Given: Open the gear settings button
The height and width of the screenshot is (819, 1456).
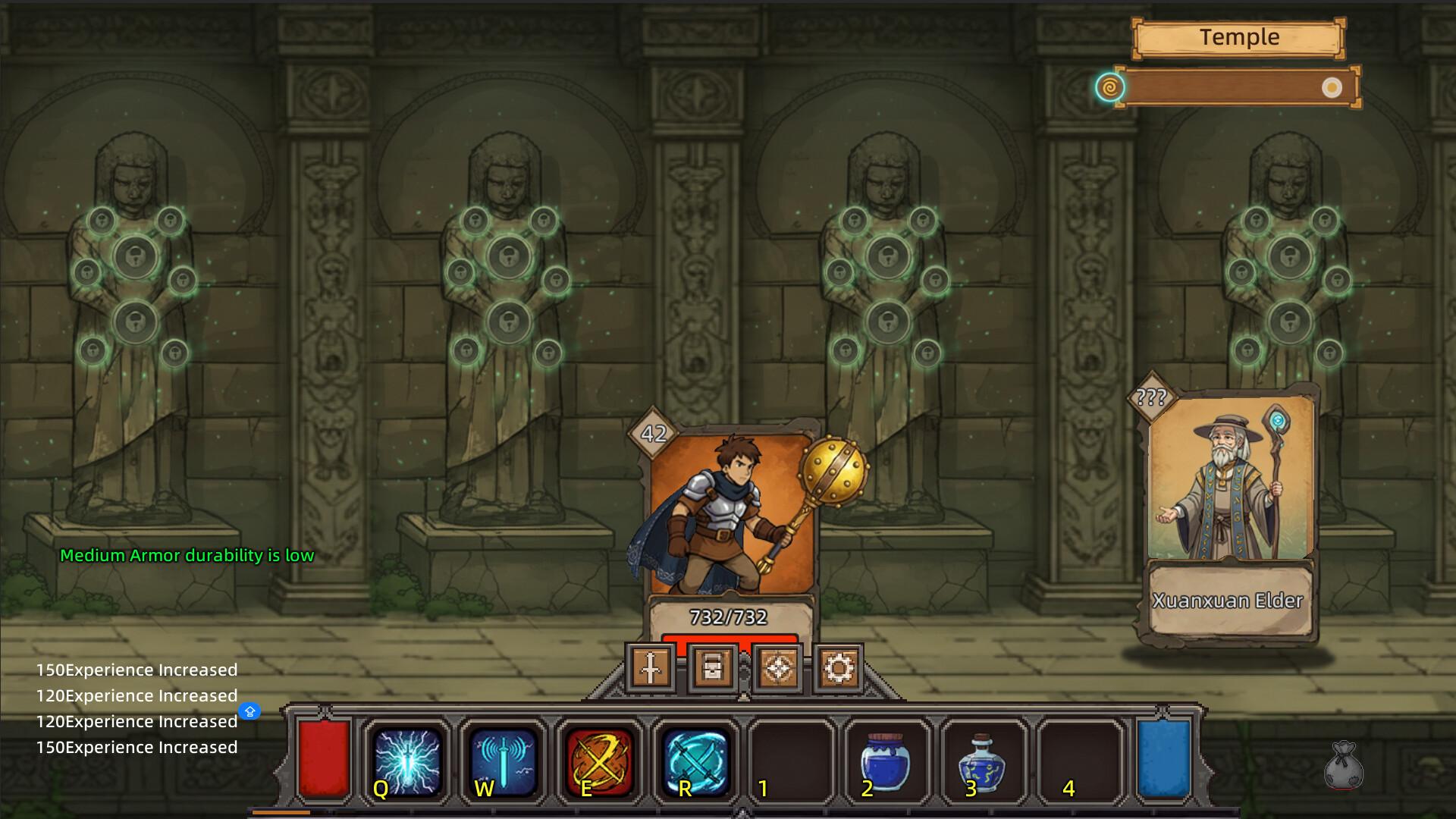Looking at the screenshot, I should 838,668.
